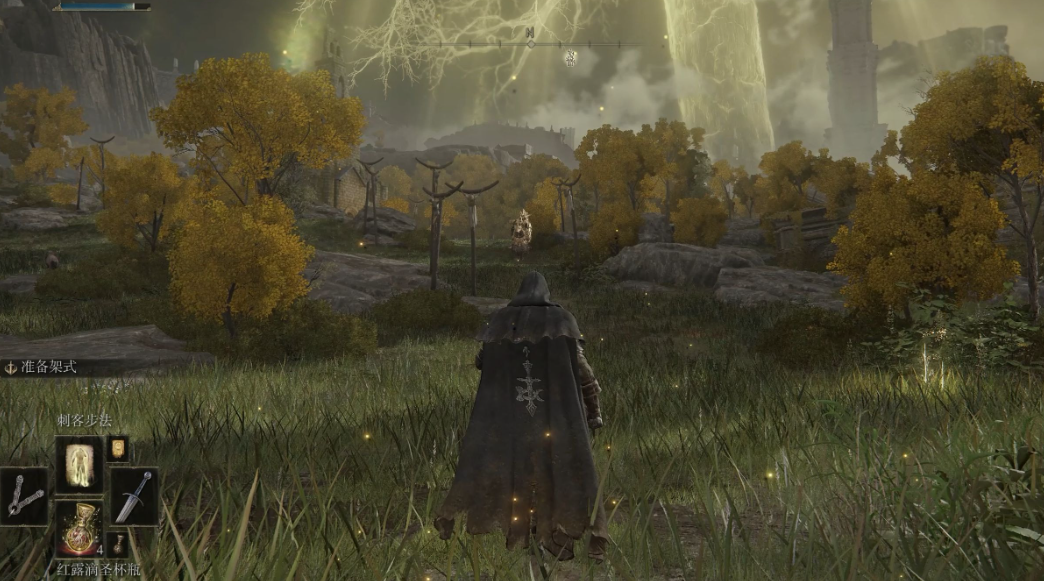Click the glowing marker below the compass
This screenshot has width=1044, height=581.
click(x=570, y=58)
